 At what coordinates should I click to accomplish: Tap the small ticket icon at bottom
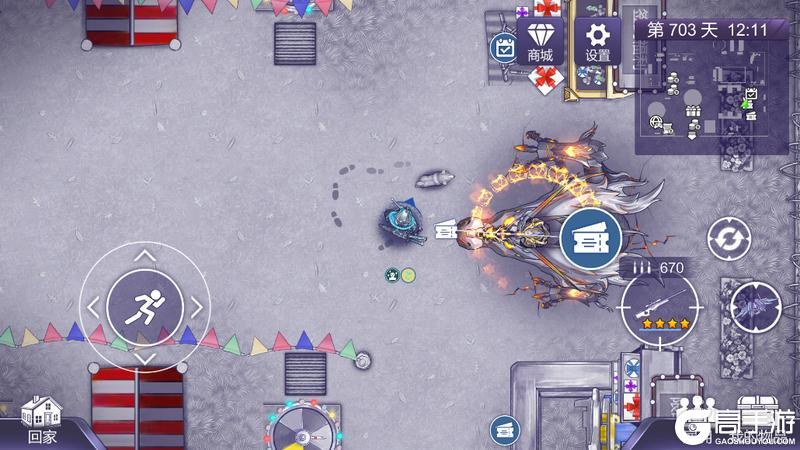(x=504, y=430)
